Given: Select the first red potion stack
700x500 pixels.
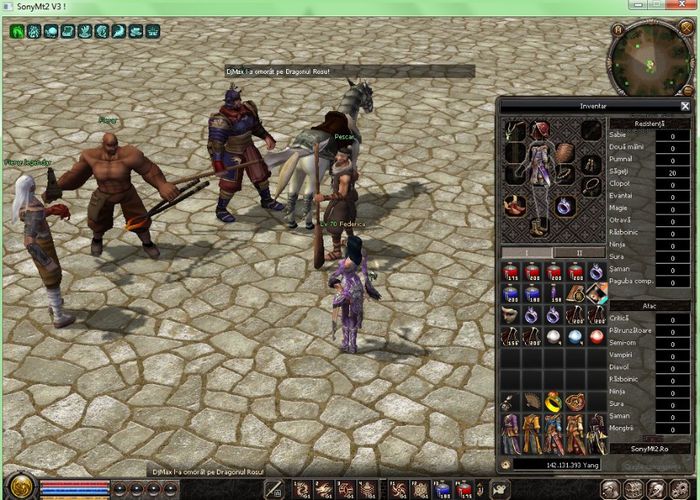Looking at the screenshot, I should [x=511, y=272].
